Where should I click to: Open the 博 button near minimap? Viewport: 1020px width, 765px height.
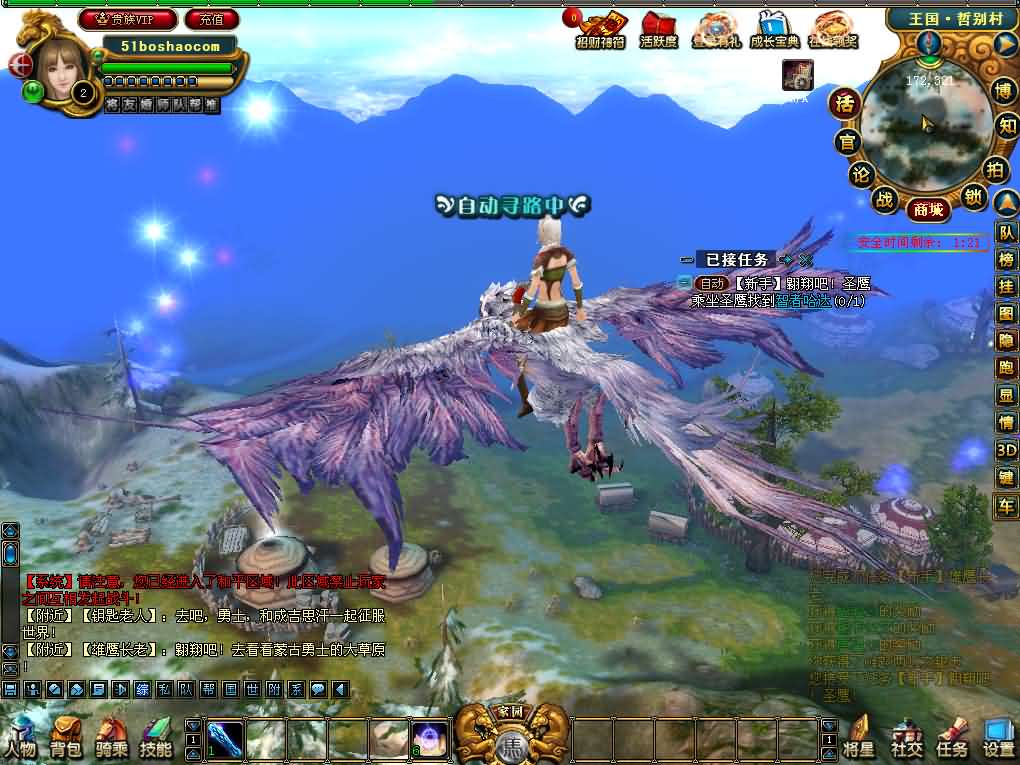click(1003, 91)
